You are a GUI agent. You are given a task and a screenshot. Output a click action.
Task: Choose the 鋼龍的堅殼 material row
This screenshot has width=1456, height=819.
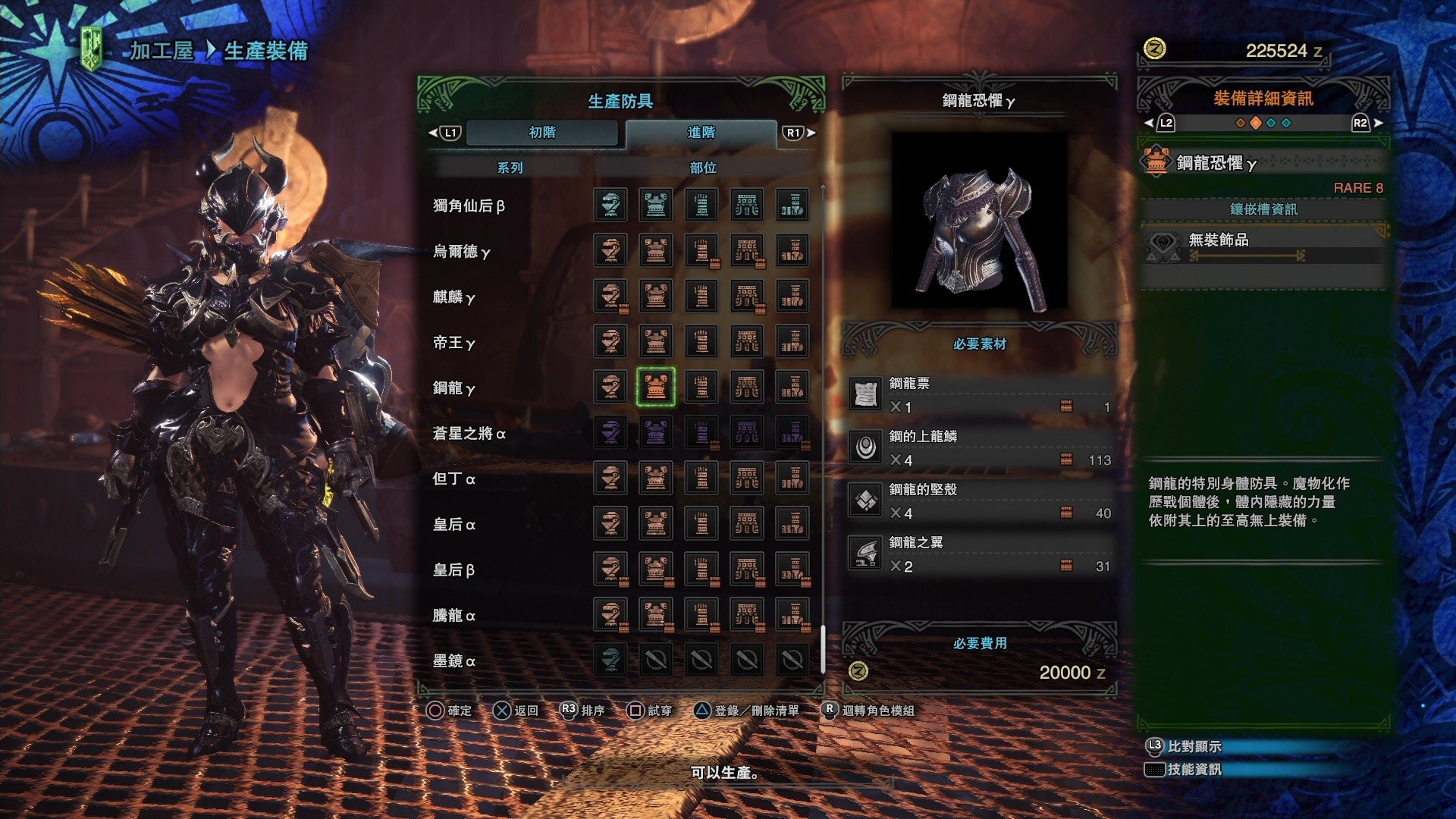[x=980, y=501]
